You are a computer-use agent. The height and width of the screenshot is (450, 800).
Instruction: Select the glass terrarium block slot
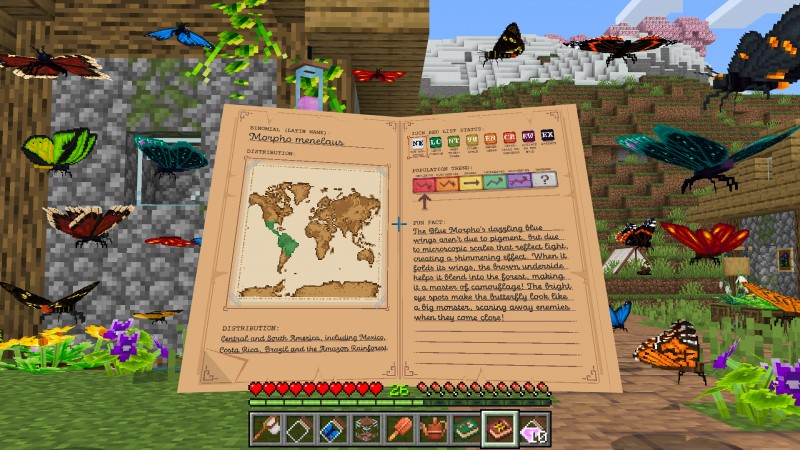tap(368, 429)
